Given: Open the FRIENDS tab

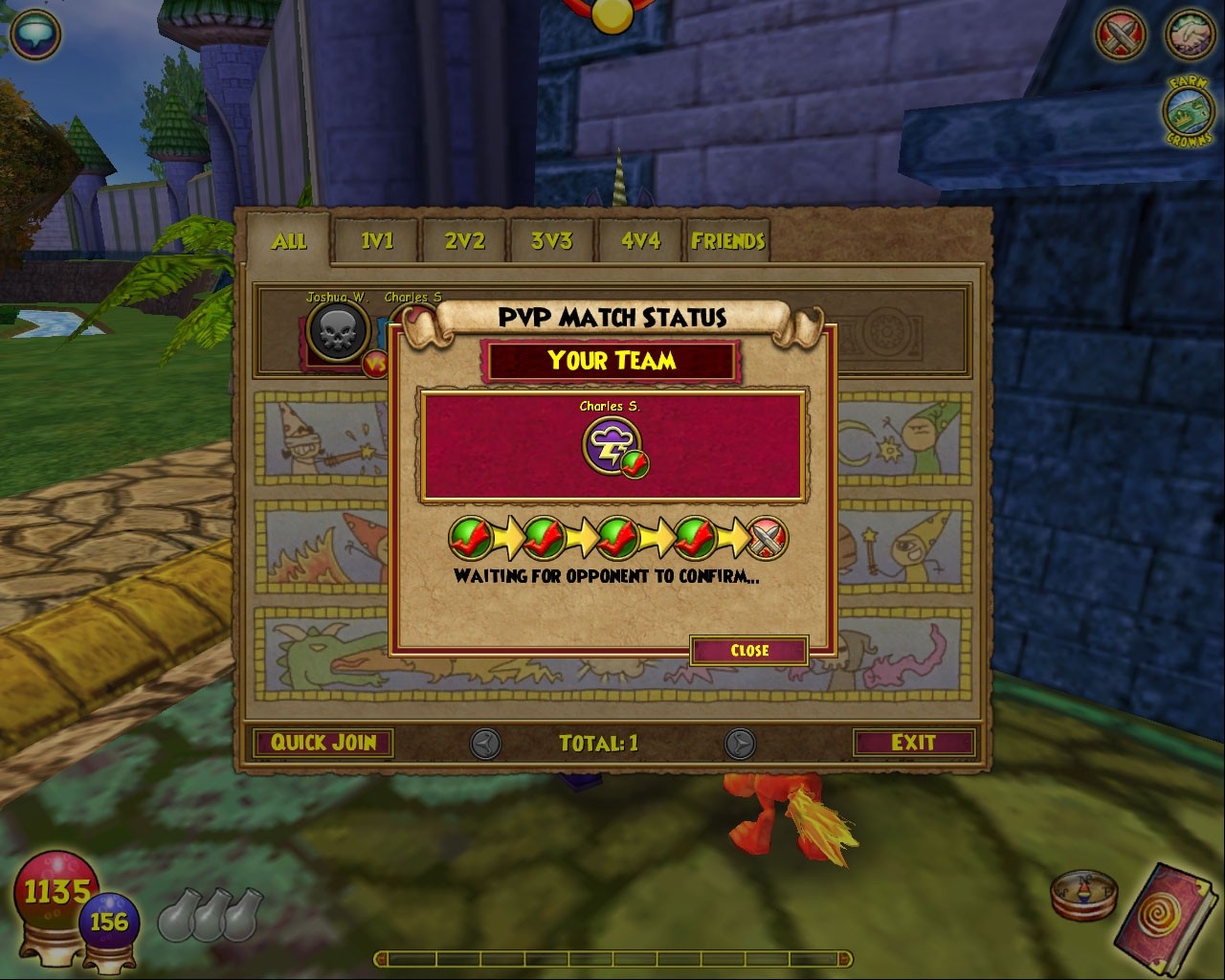Looking at the screenshot, I should point(728,242).
